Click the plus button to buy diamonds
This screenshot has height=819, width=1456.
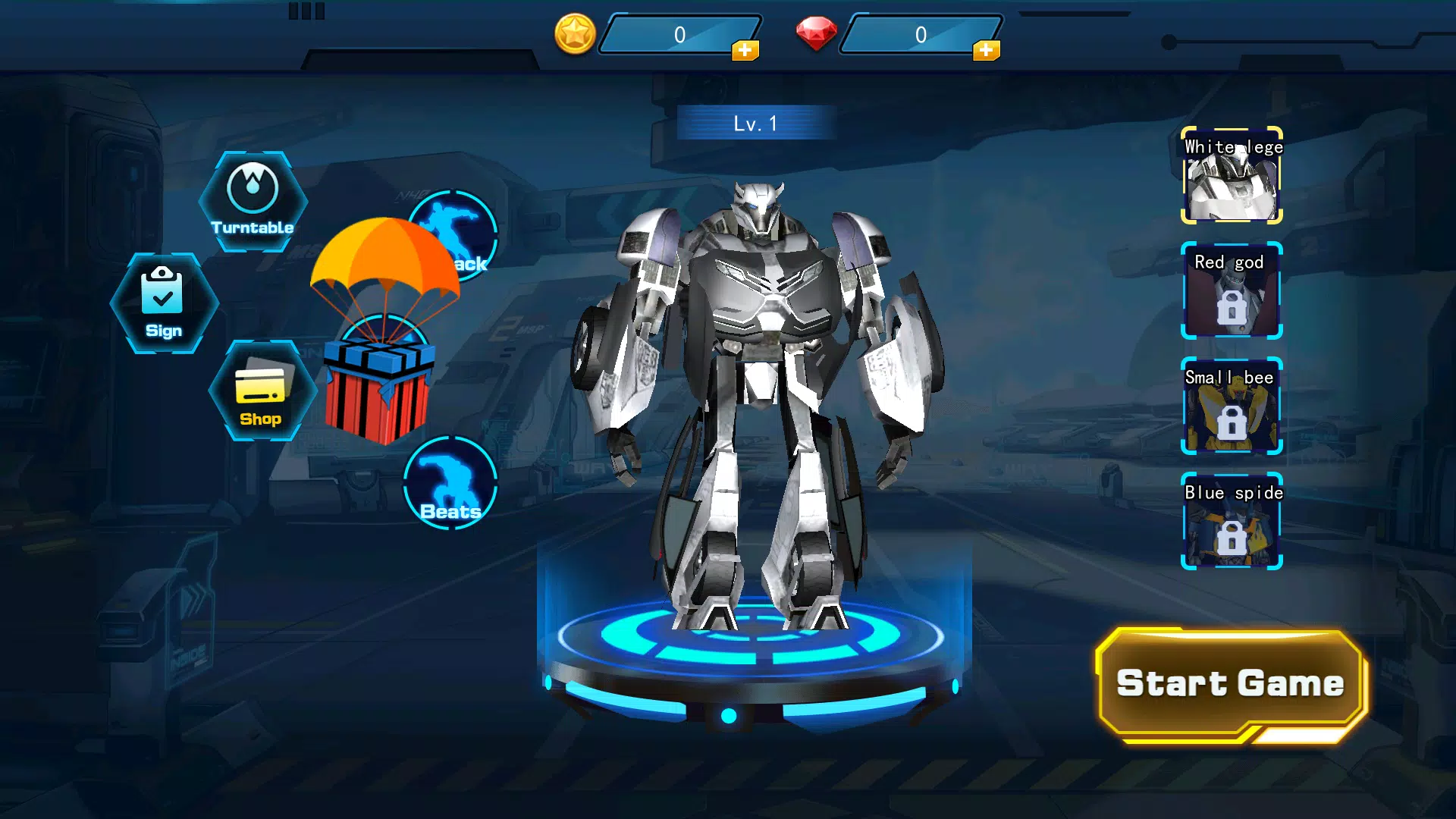tap(985, 52)
